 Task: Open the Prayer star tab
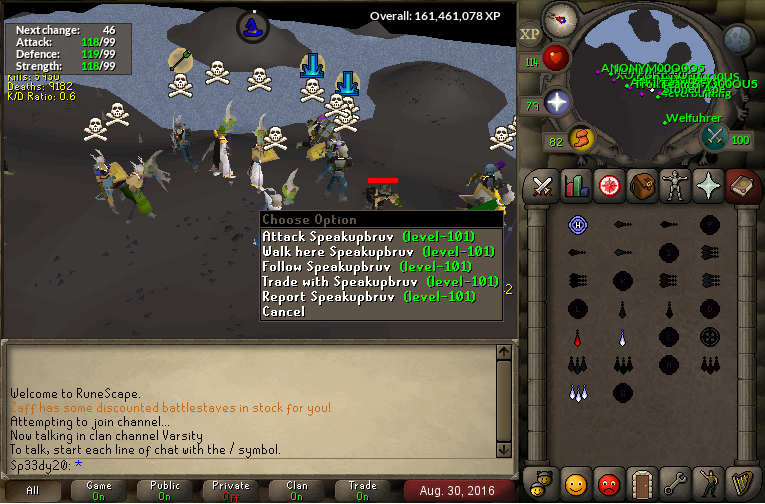[x=707, y=185]
